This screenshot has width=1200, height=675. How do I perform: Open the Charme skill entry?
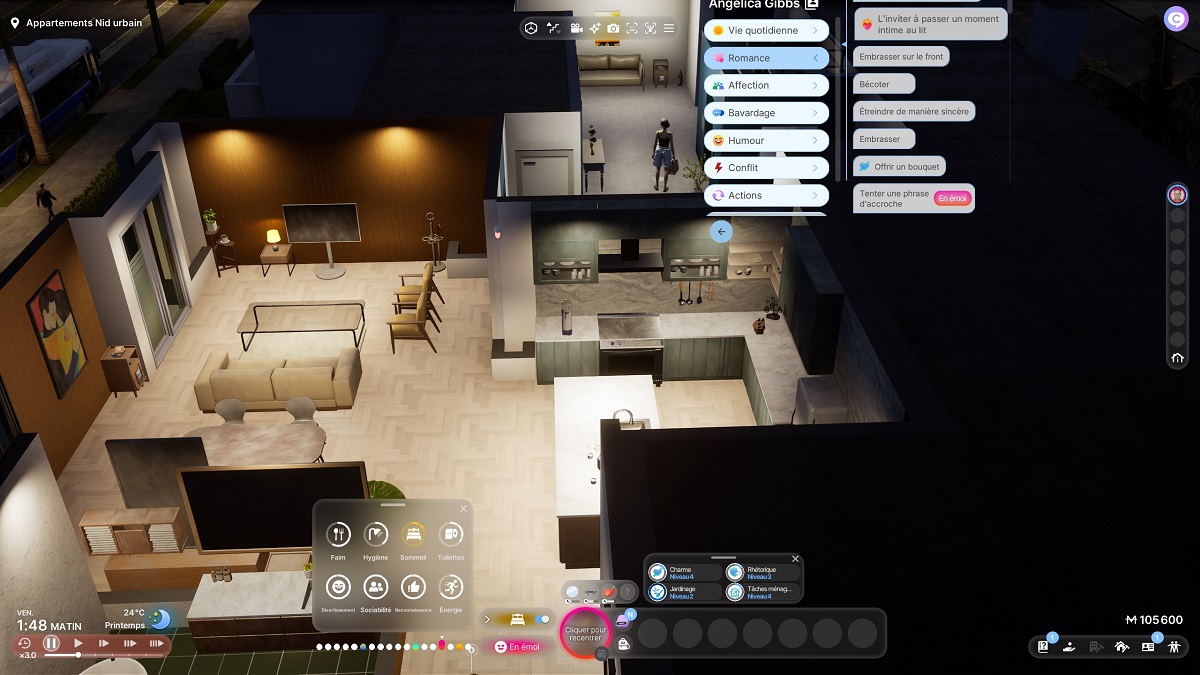(685, 573)
